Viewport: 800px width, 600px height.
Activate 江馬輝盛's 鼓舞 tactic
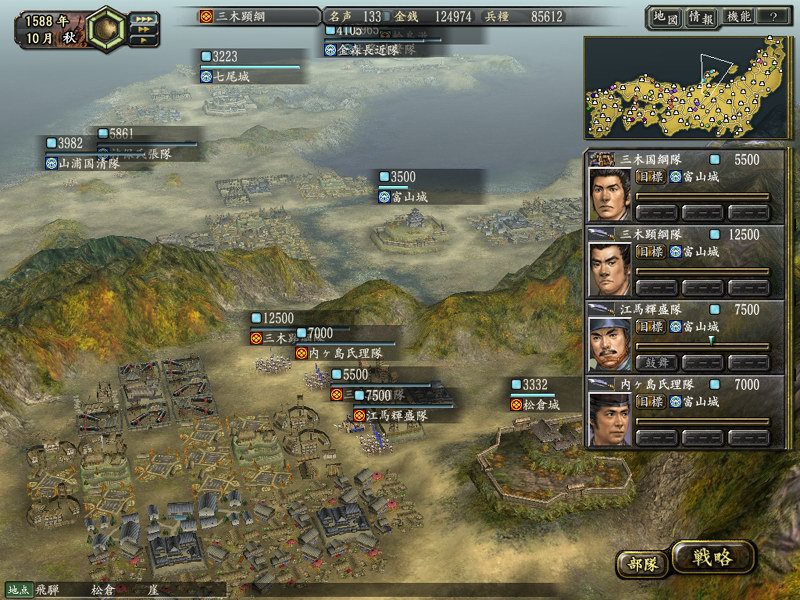click(x=656, y=361)
